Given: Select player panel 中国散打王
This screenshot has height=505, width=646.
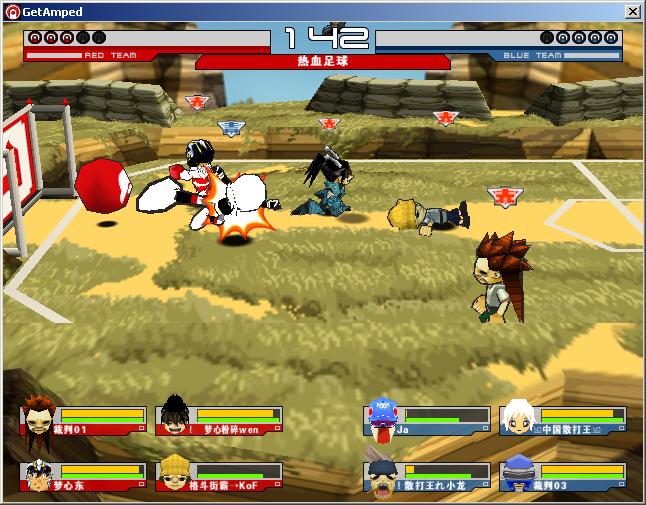Looking at the screenshot, I should pyautogui.click(x=563, y=420).
